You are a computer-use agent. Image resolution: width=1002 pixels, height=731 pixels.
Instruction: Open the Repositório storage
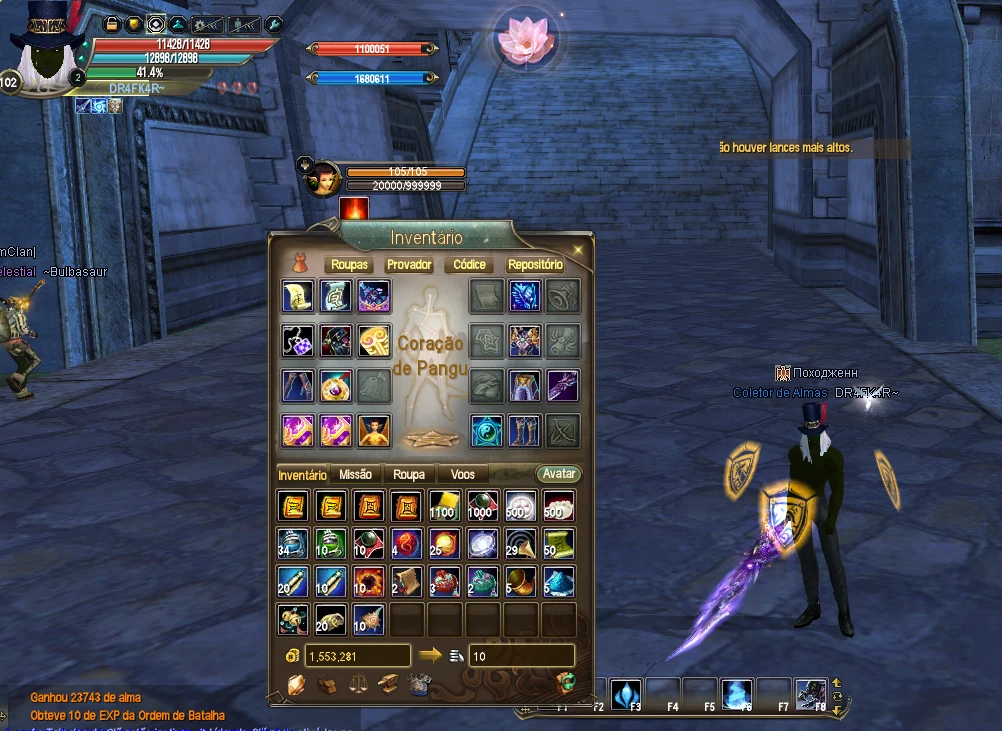click(x=535, y=265)
